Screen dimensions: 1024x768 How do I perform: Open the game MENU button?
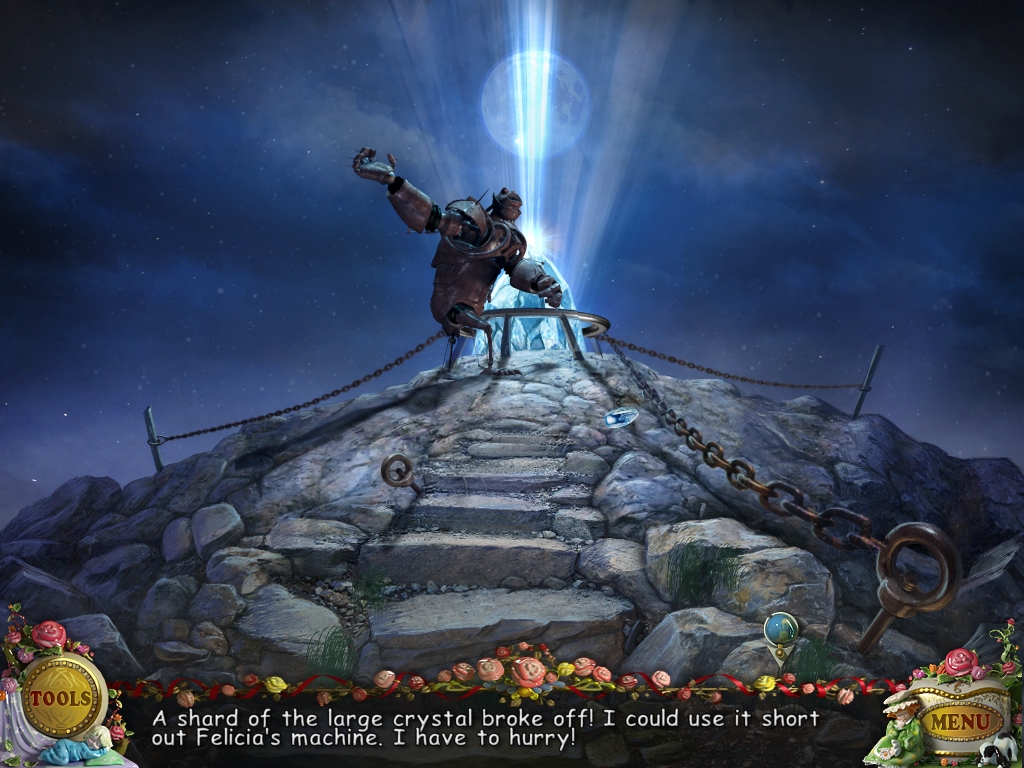click(961, 720)
